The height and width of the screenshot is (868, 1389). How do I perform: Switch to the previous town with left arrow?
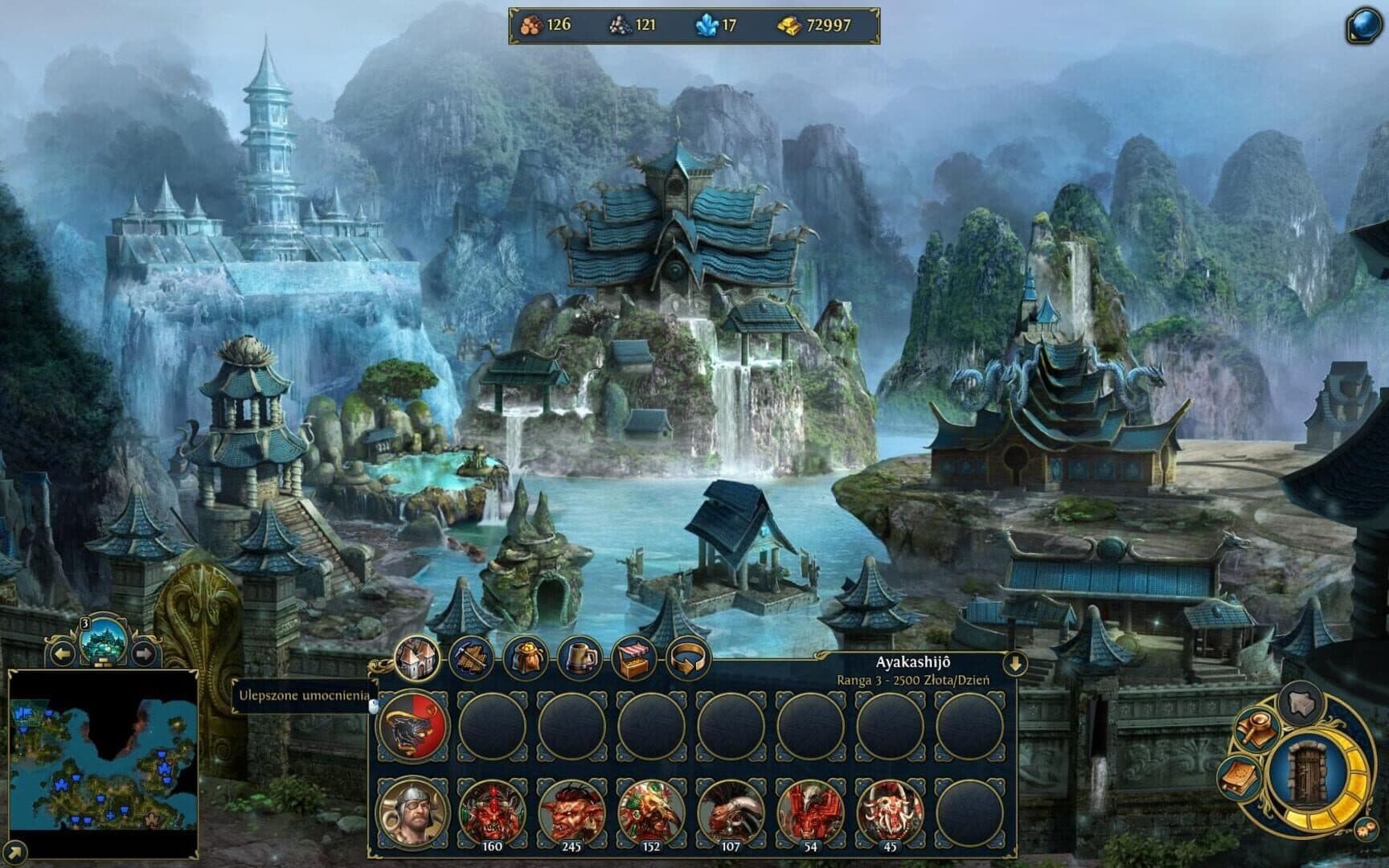point(62,653)
